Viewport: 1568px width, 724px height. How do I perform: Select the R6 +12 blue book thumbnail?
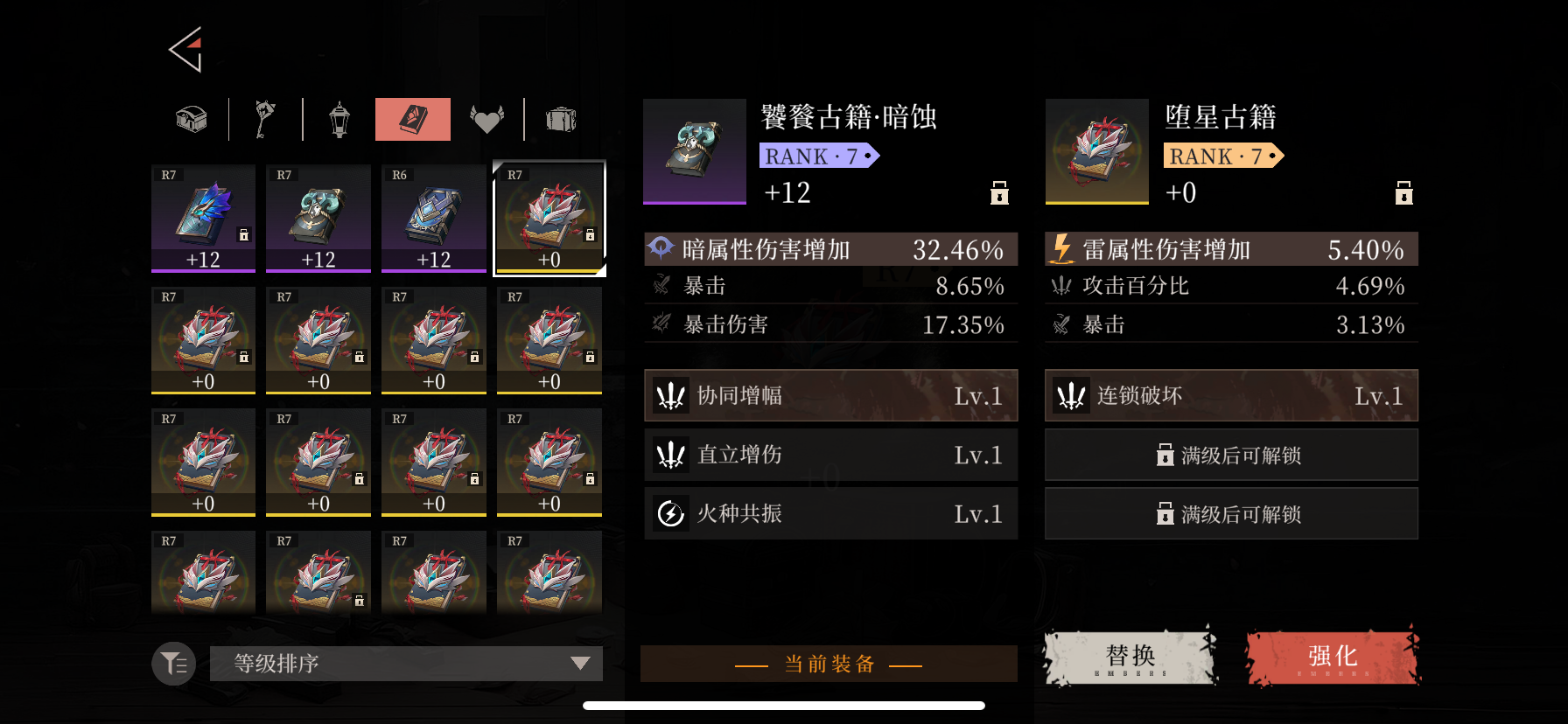tap(433, 219)
